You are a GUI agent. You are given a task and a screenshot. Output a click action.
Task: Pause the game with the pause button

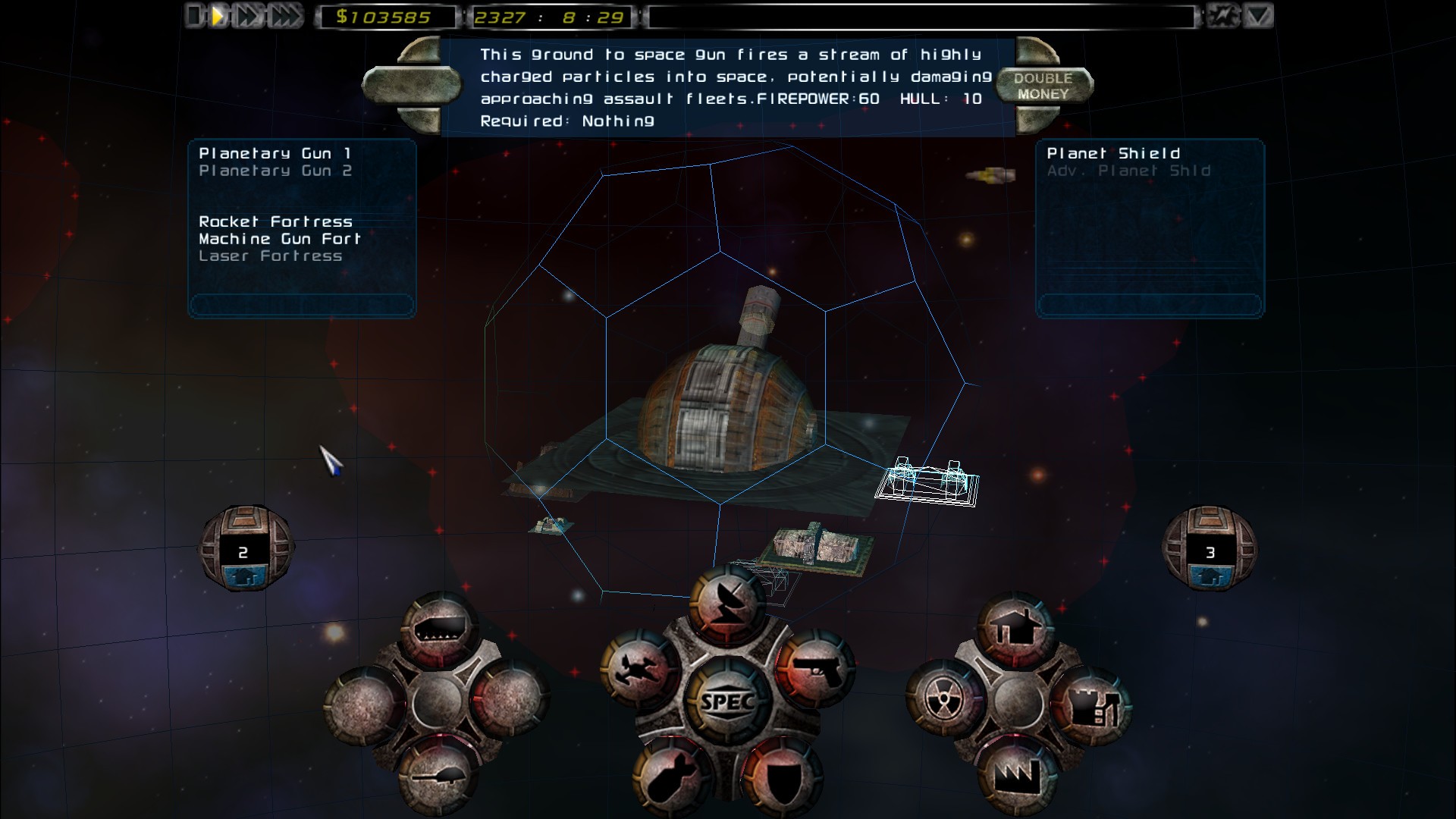195,16
